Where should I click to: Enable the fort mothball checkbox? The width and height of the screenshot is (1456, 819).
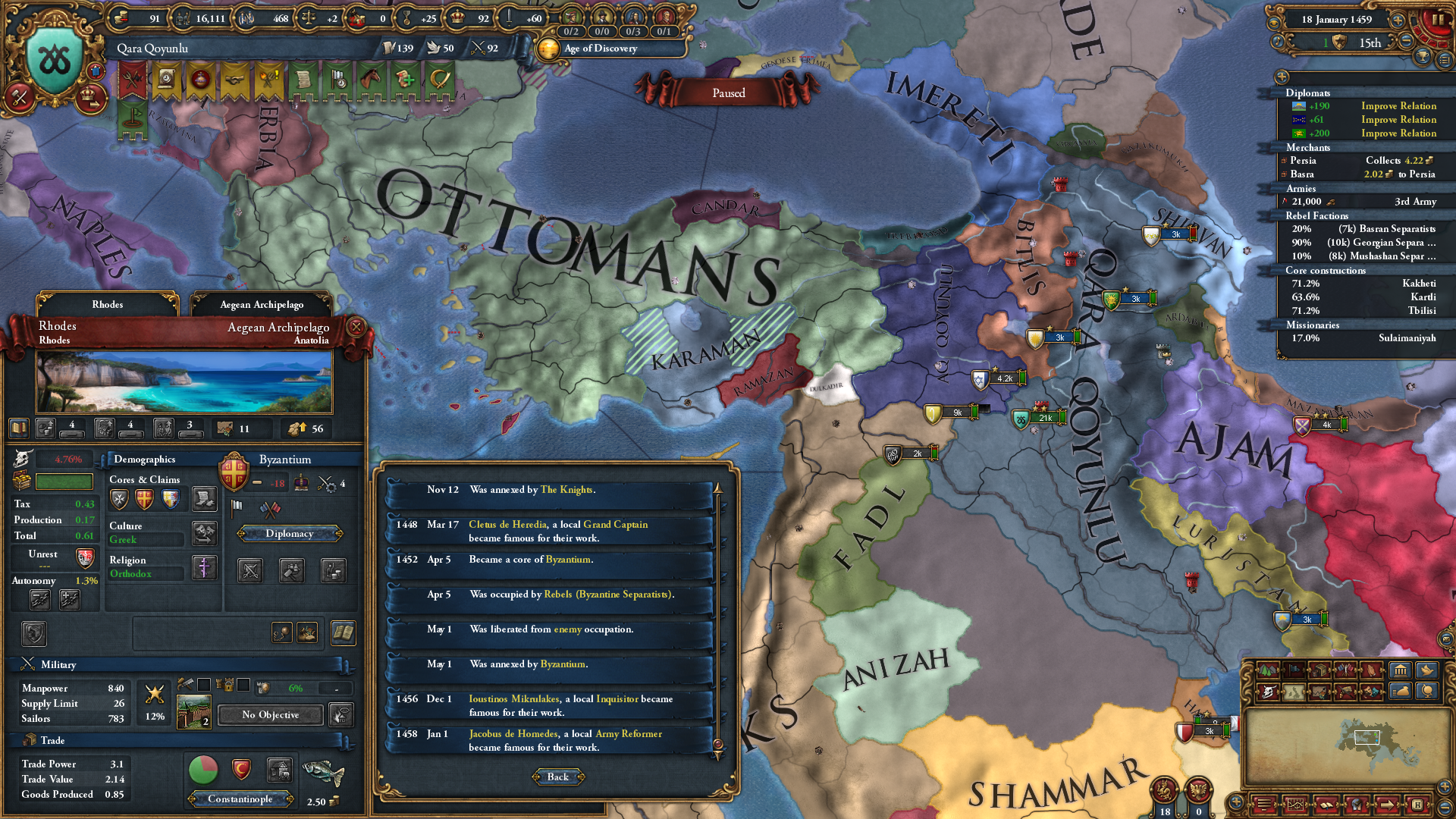(243, 686)
